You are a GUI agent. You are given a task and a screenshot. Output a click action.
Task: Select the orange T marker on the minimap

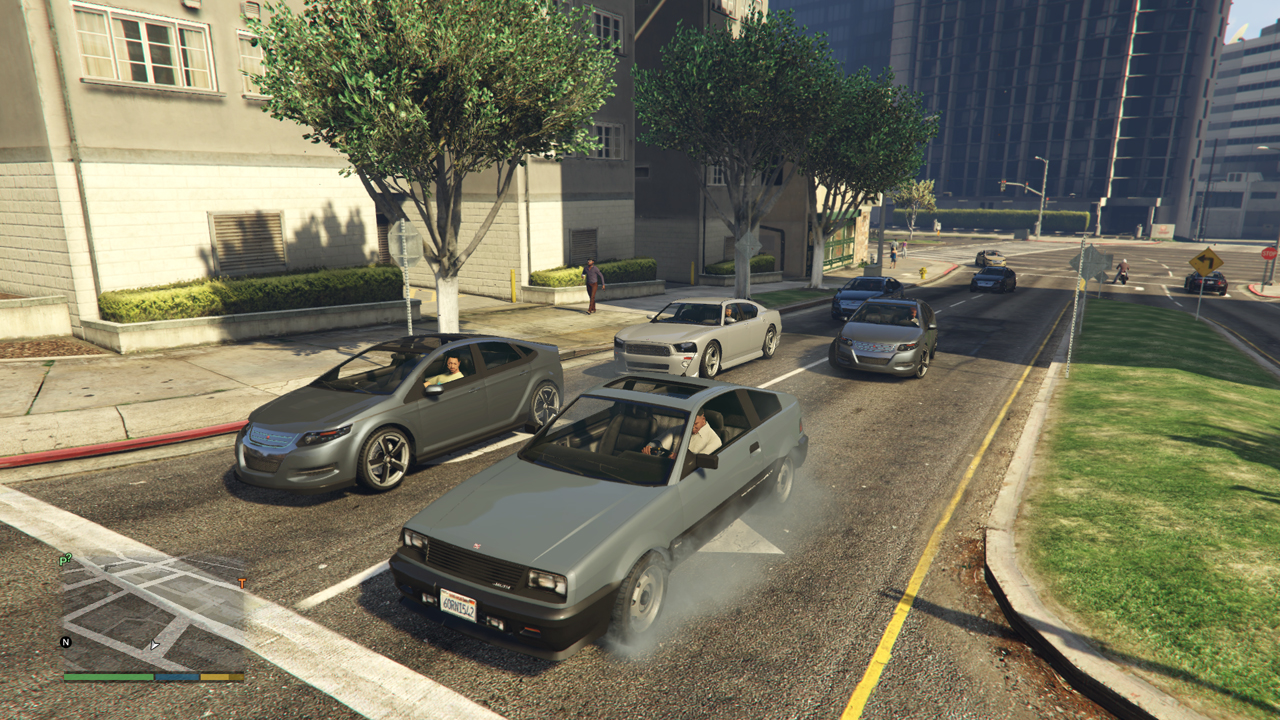tap(241, 582)
